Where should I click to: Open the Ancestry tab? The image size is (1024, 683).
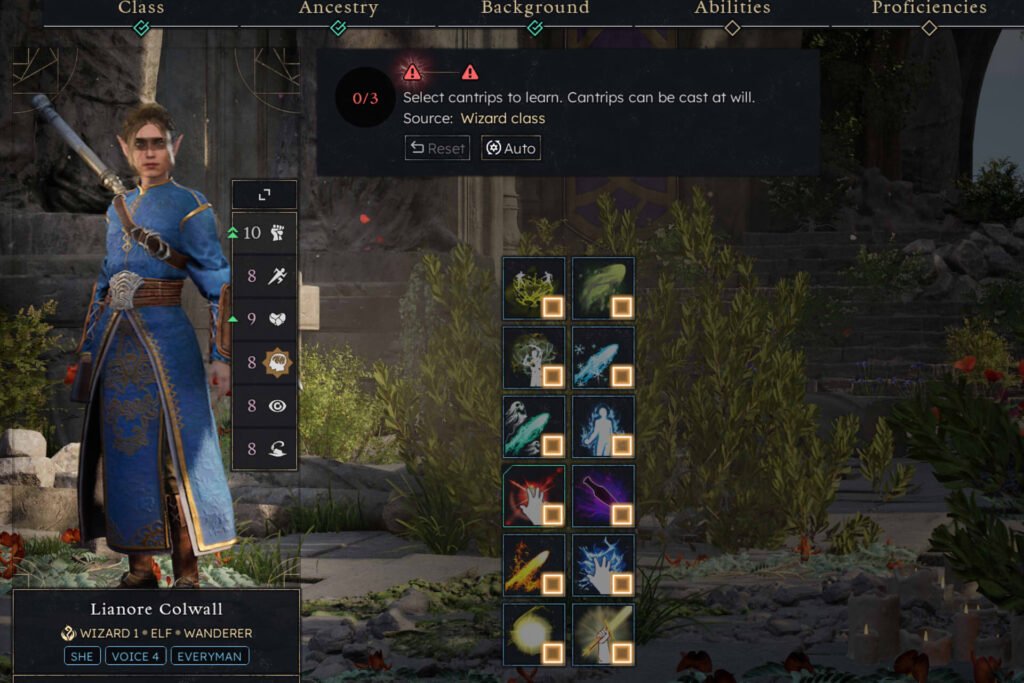point(338,9)
